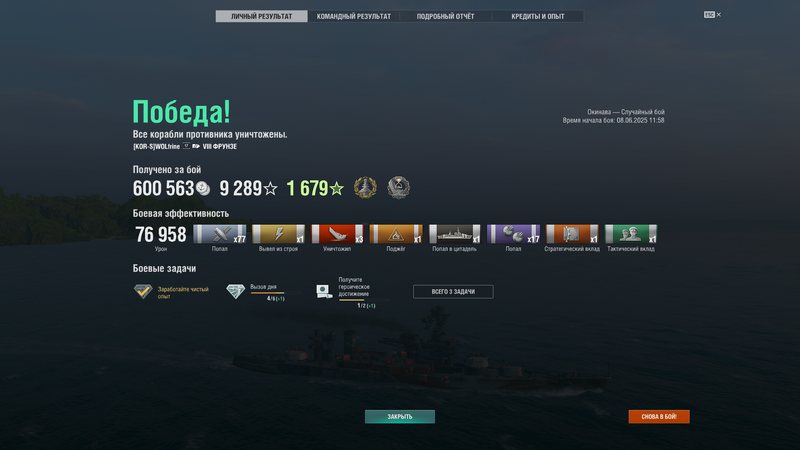Click the Уничтожил ribbon
This screenshot has height=450, width=800.
337,234
